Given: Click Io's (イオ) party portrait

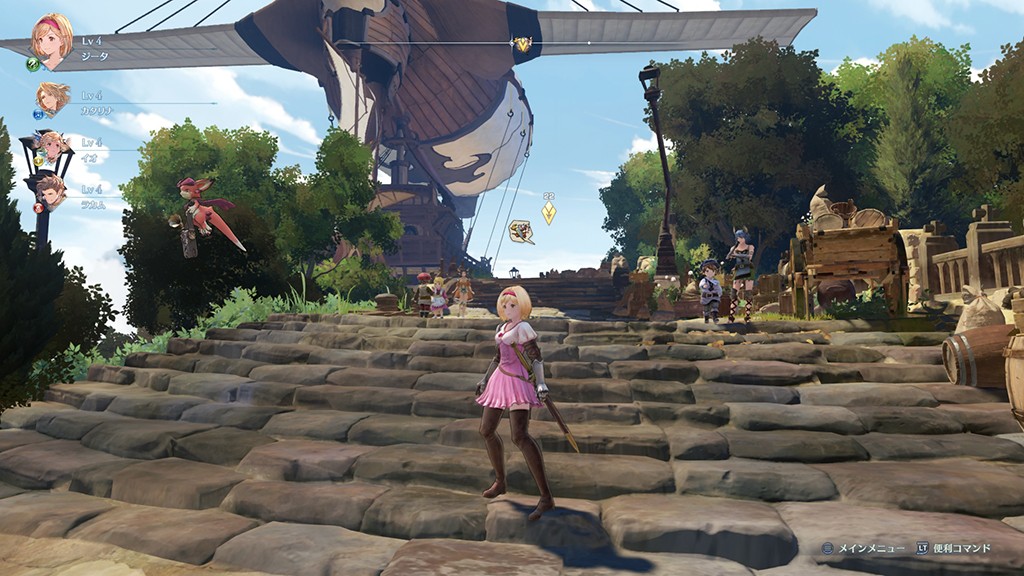Looking at the screenshot, I should click(52, 146).
